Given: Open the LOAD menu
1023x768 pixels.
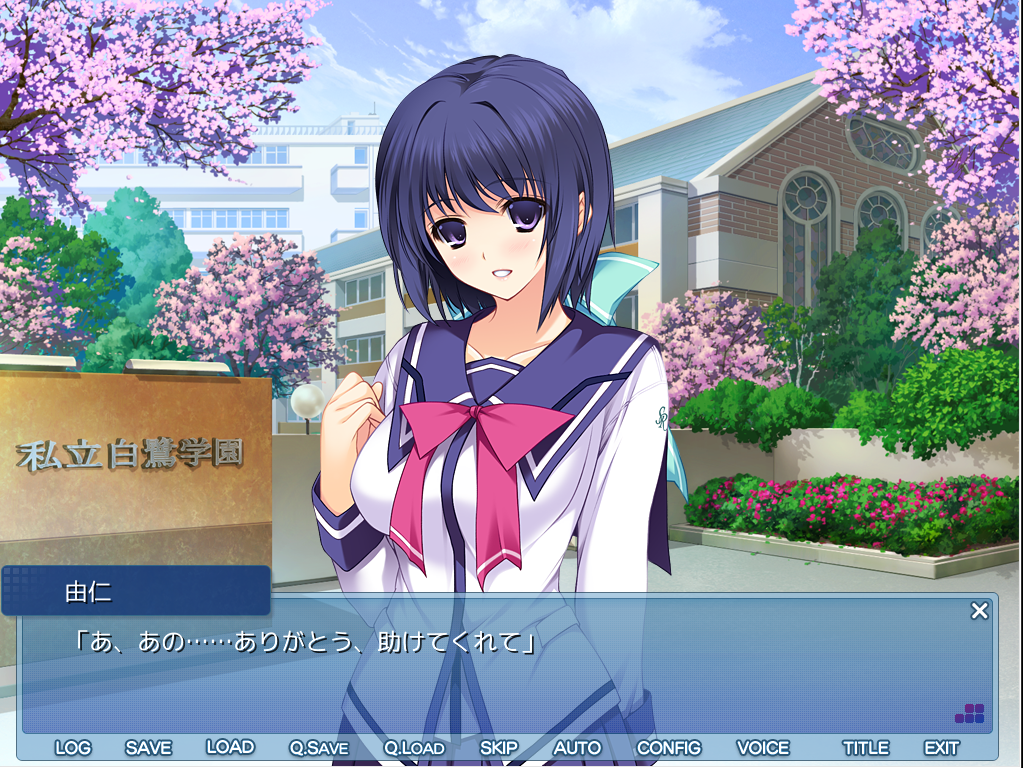Looking at the screenshot, I should pyautogui.click(x=230, y=747).
